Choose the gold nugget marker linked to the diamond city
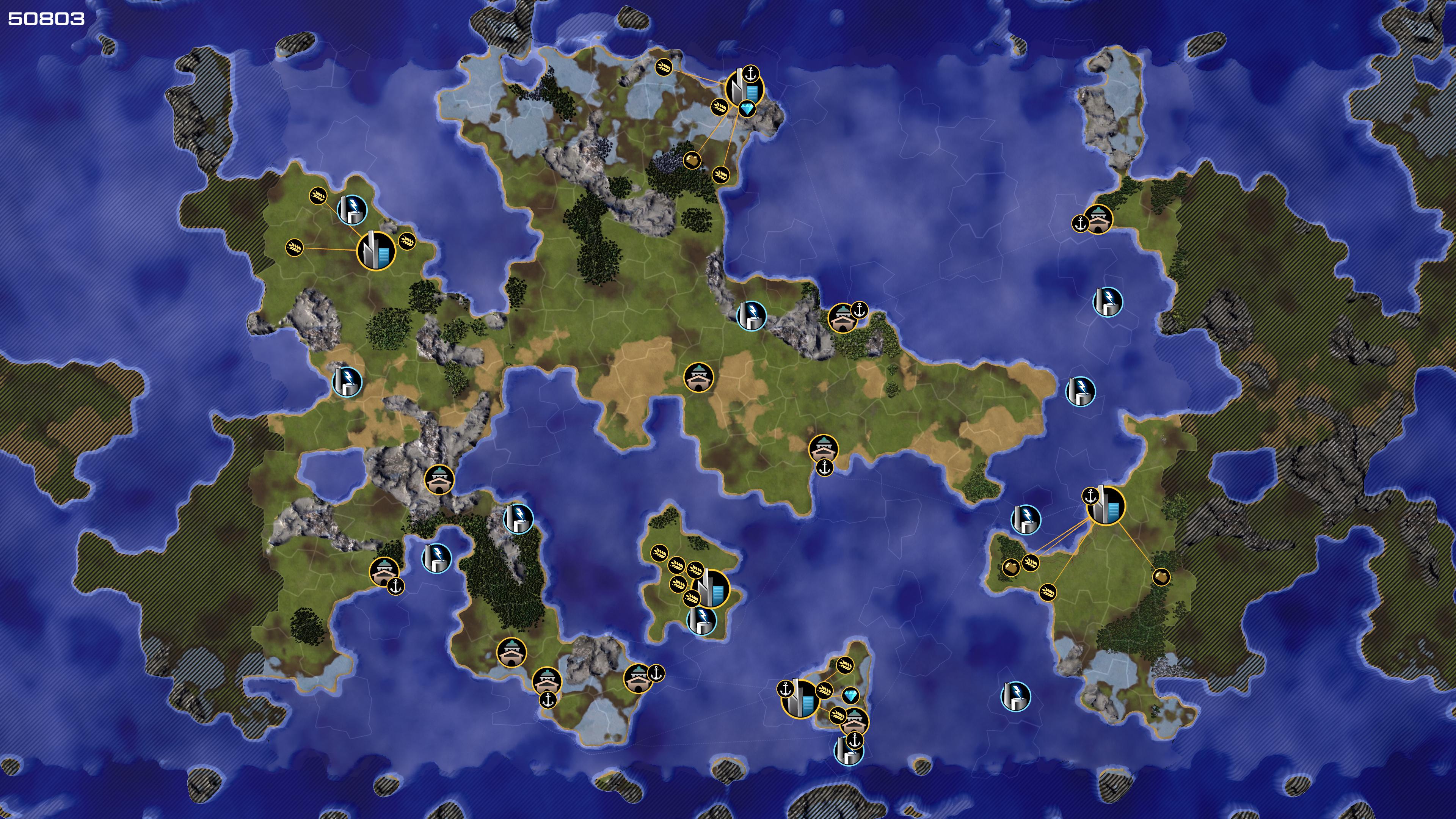 pos(692,160)
